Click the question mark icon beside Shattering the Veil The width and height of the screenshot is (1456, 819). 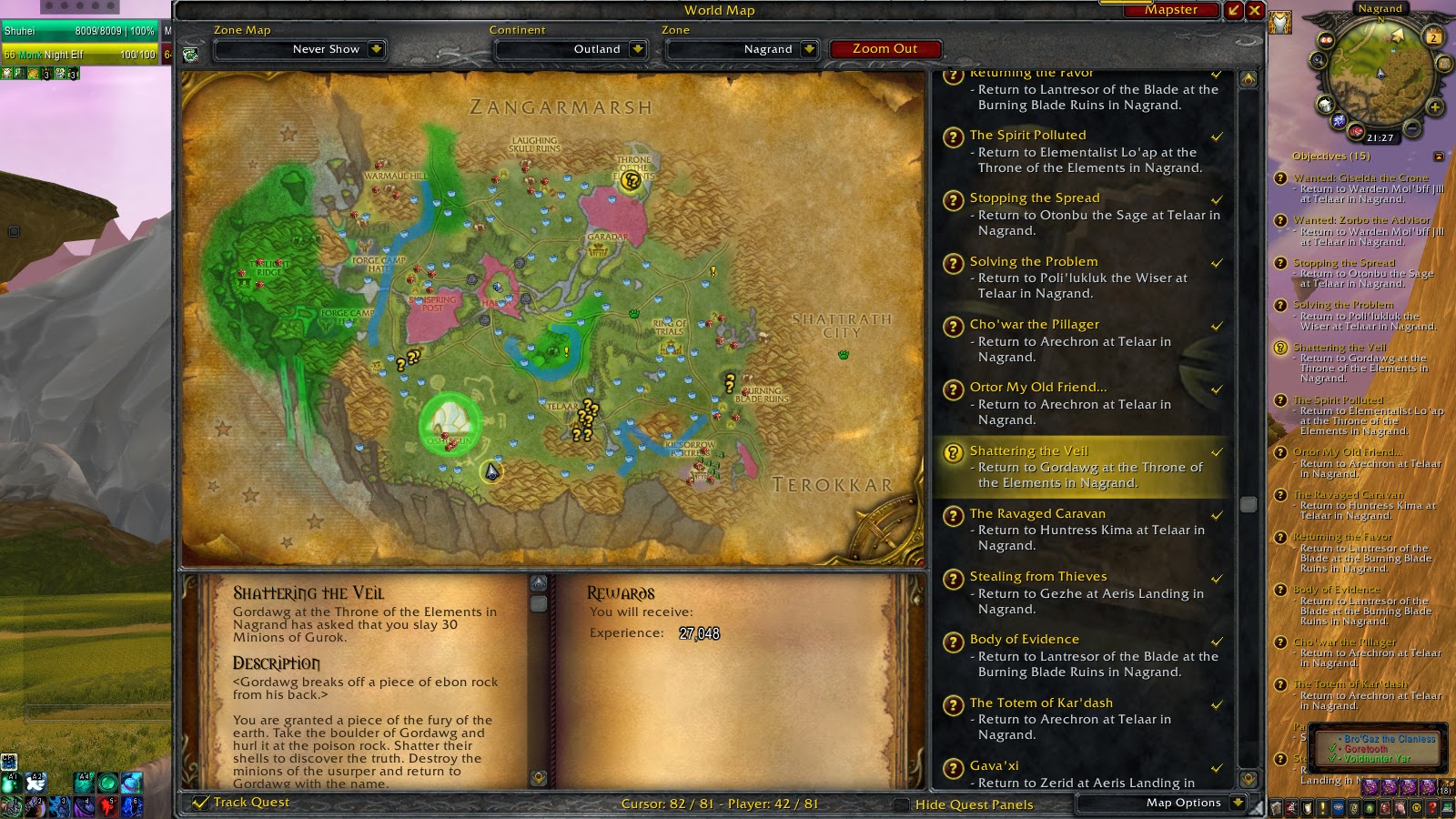(x=952, y=452)
